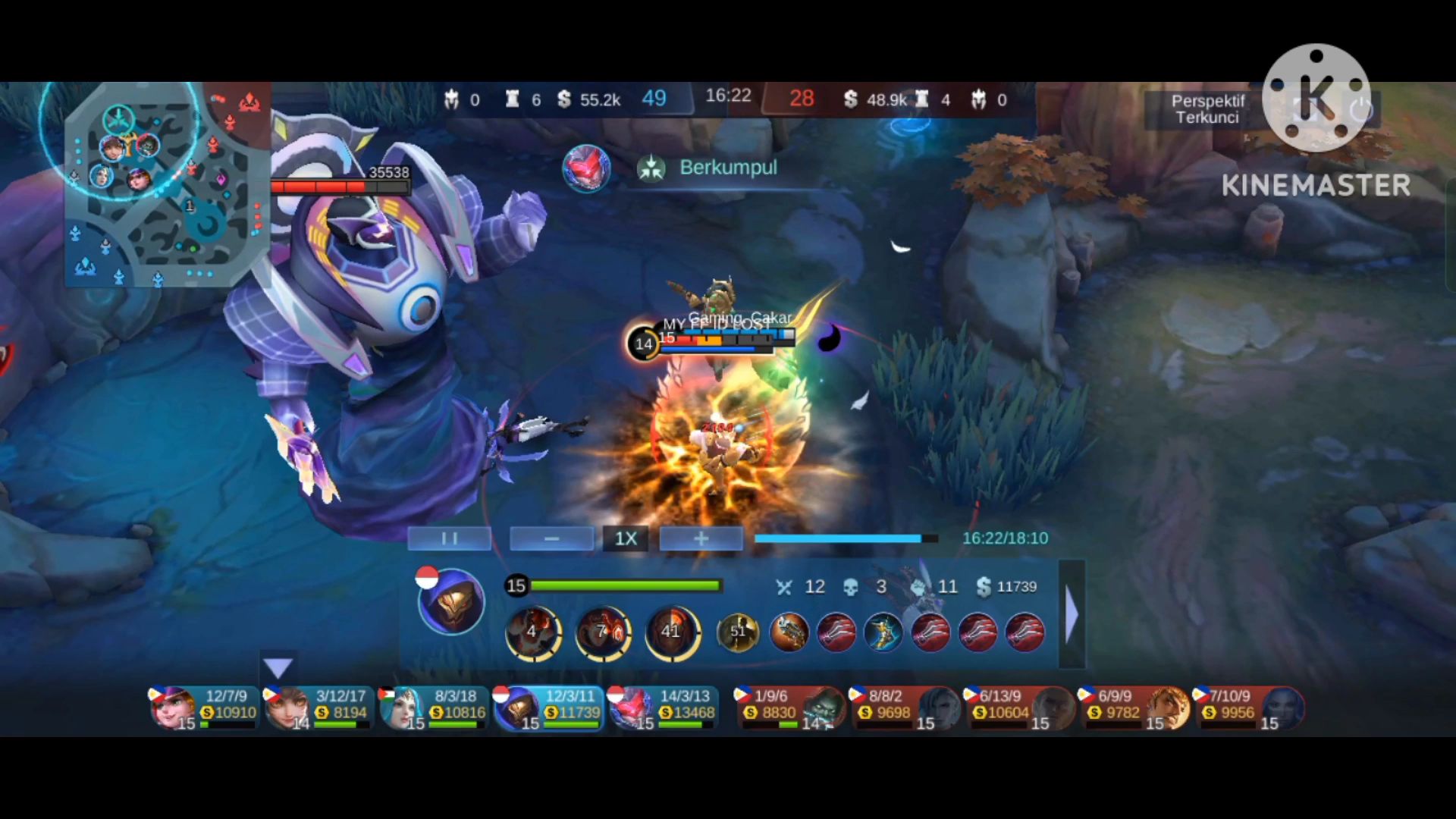This screenshot has width=1456, height=819.
Task: Spectate the blue-team player with 3/12/17 score
Action: coord(318,708)
